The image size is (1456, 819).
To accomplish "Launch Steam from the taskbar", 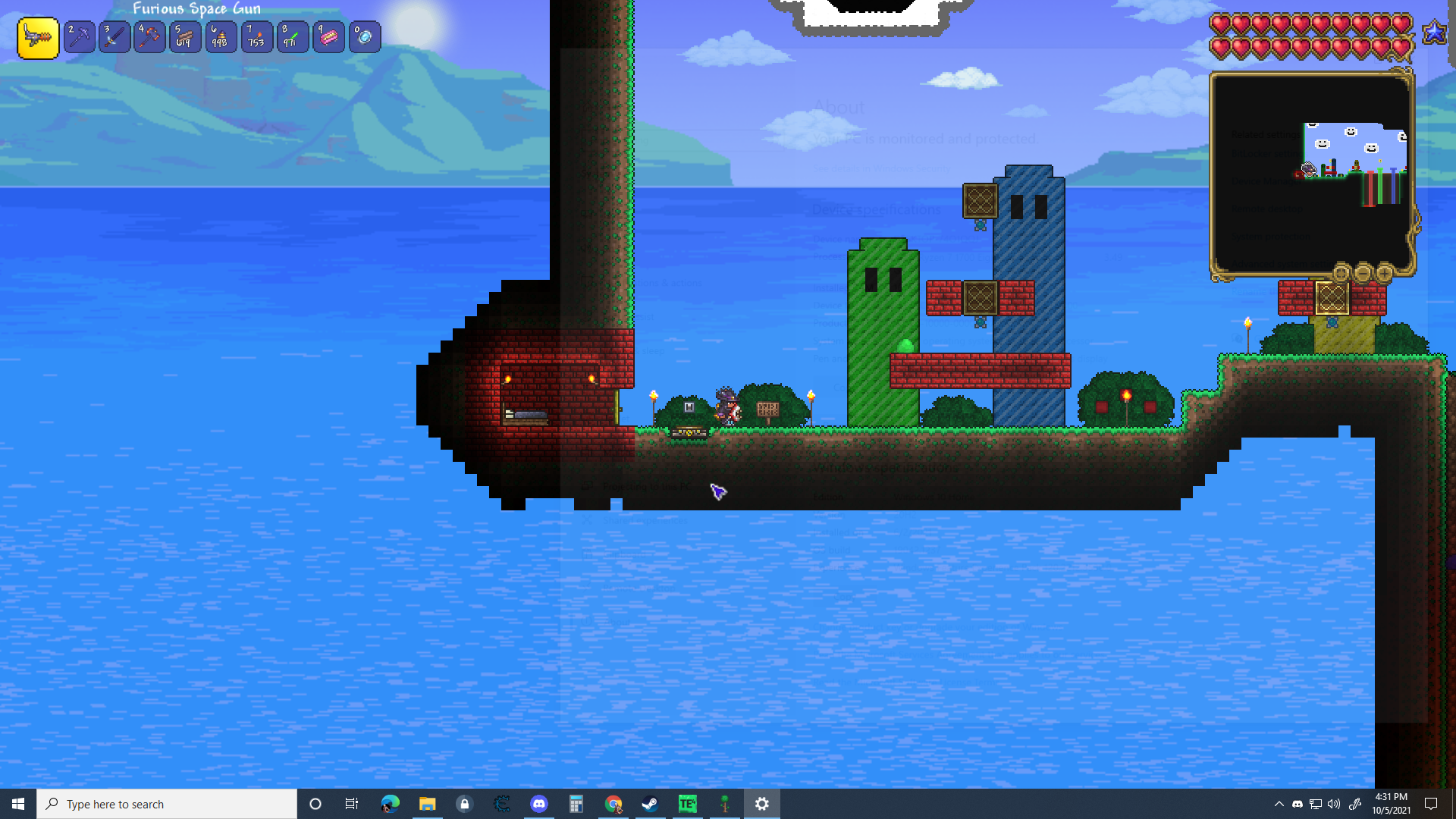I will (x=650, y=804).
